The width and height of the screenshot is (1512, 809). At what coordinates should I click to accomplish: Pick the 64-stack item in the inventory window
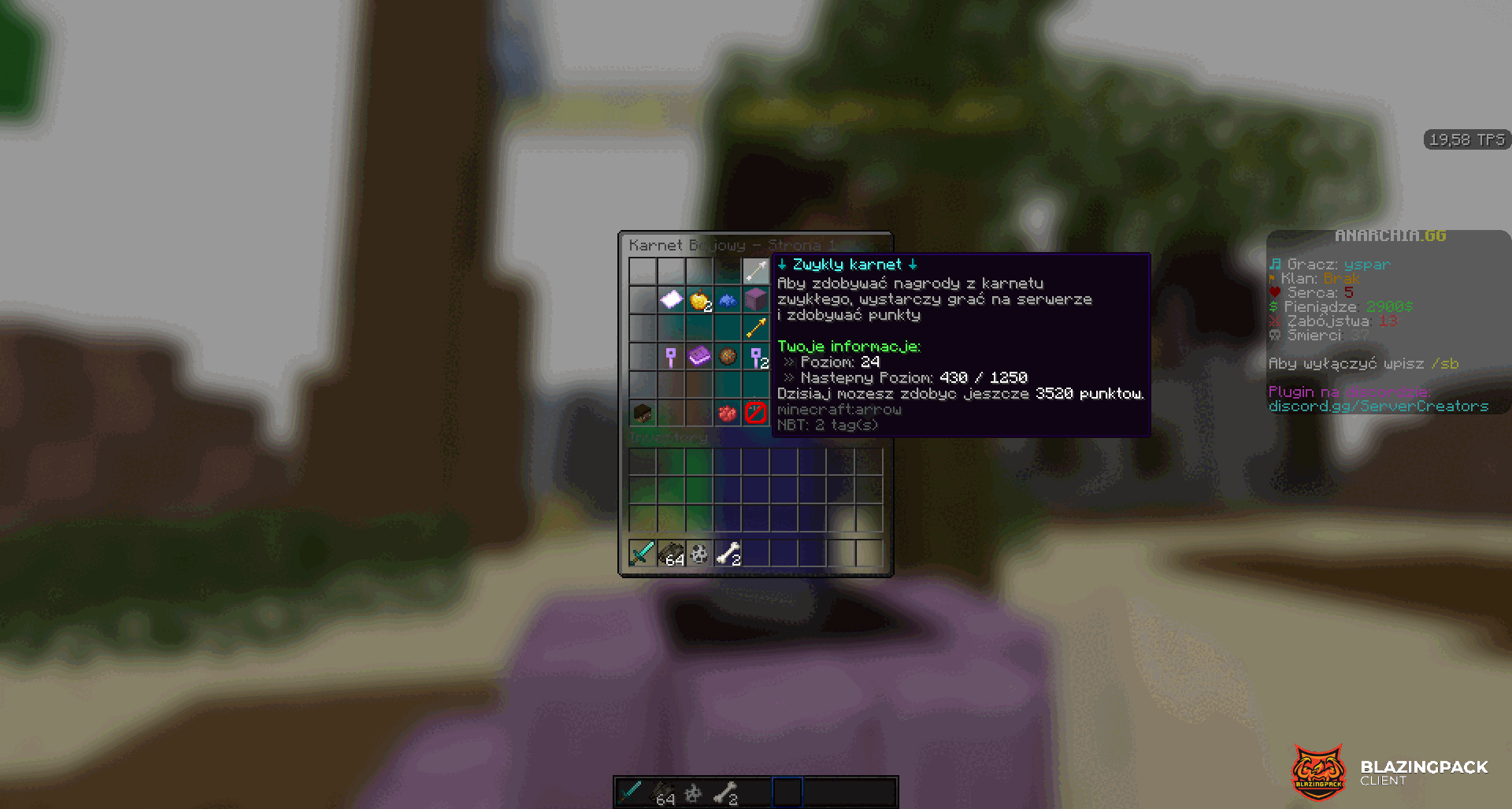[671, 554]
